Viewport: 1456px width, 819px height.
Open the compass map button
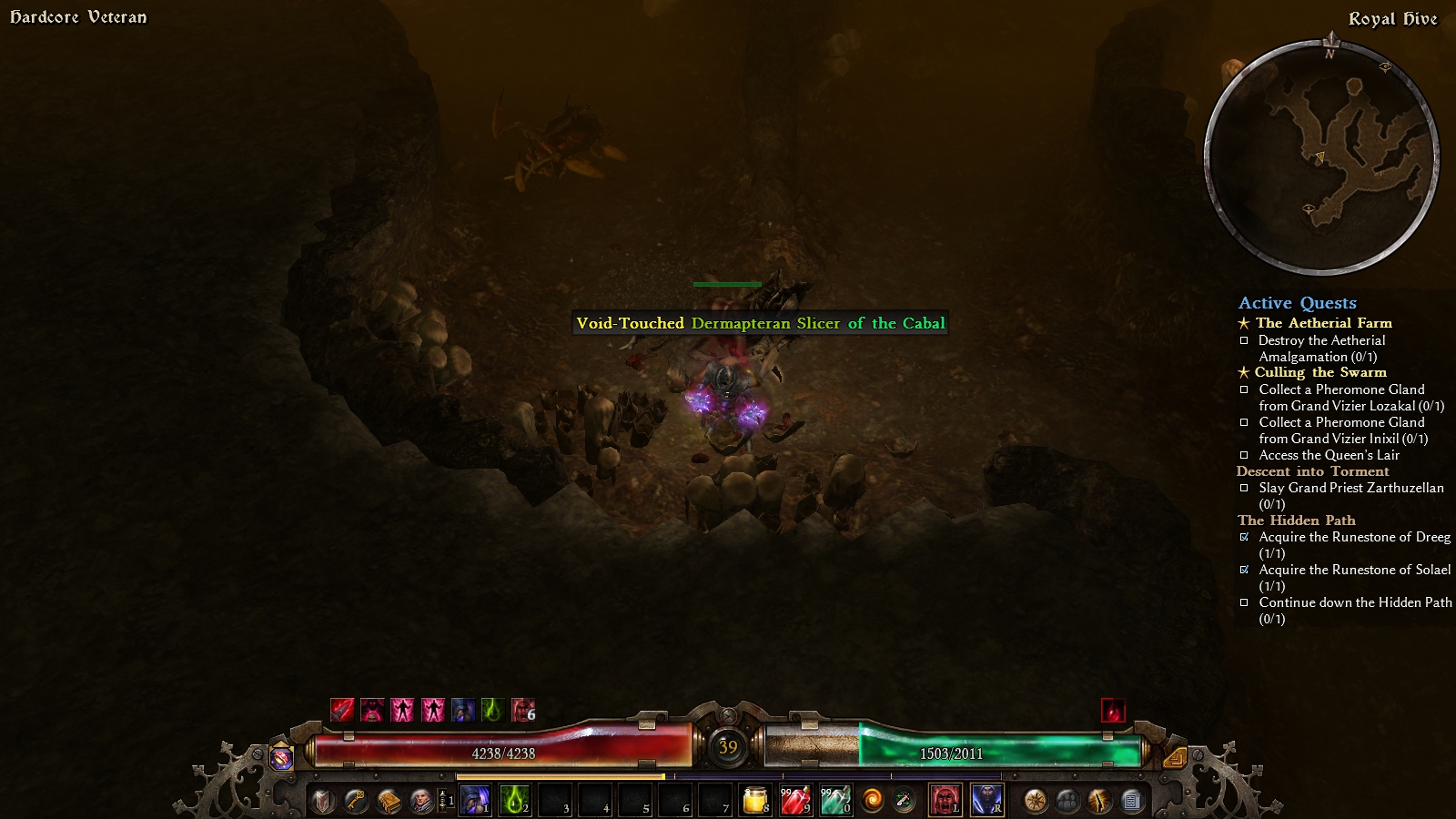point(1035,801)
